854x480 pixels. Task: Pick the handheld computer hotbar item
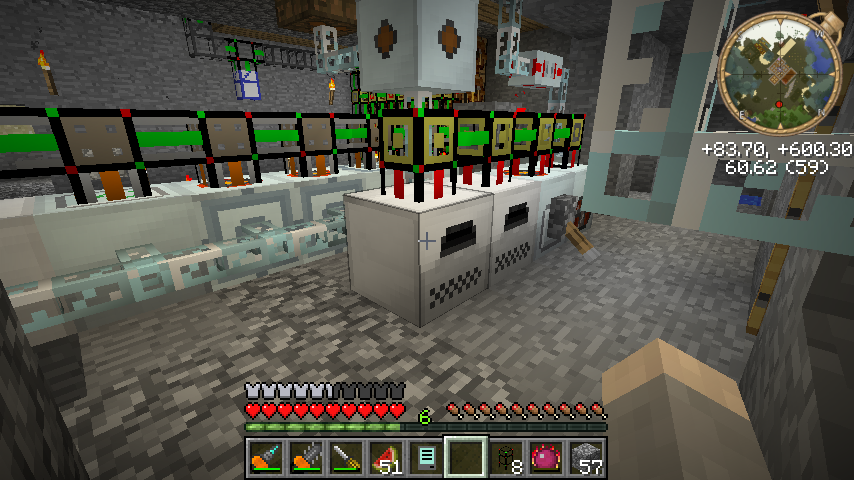(425, 458)
